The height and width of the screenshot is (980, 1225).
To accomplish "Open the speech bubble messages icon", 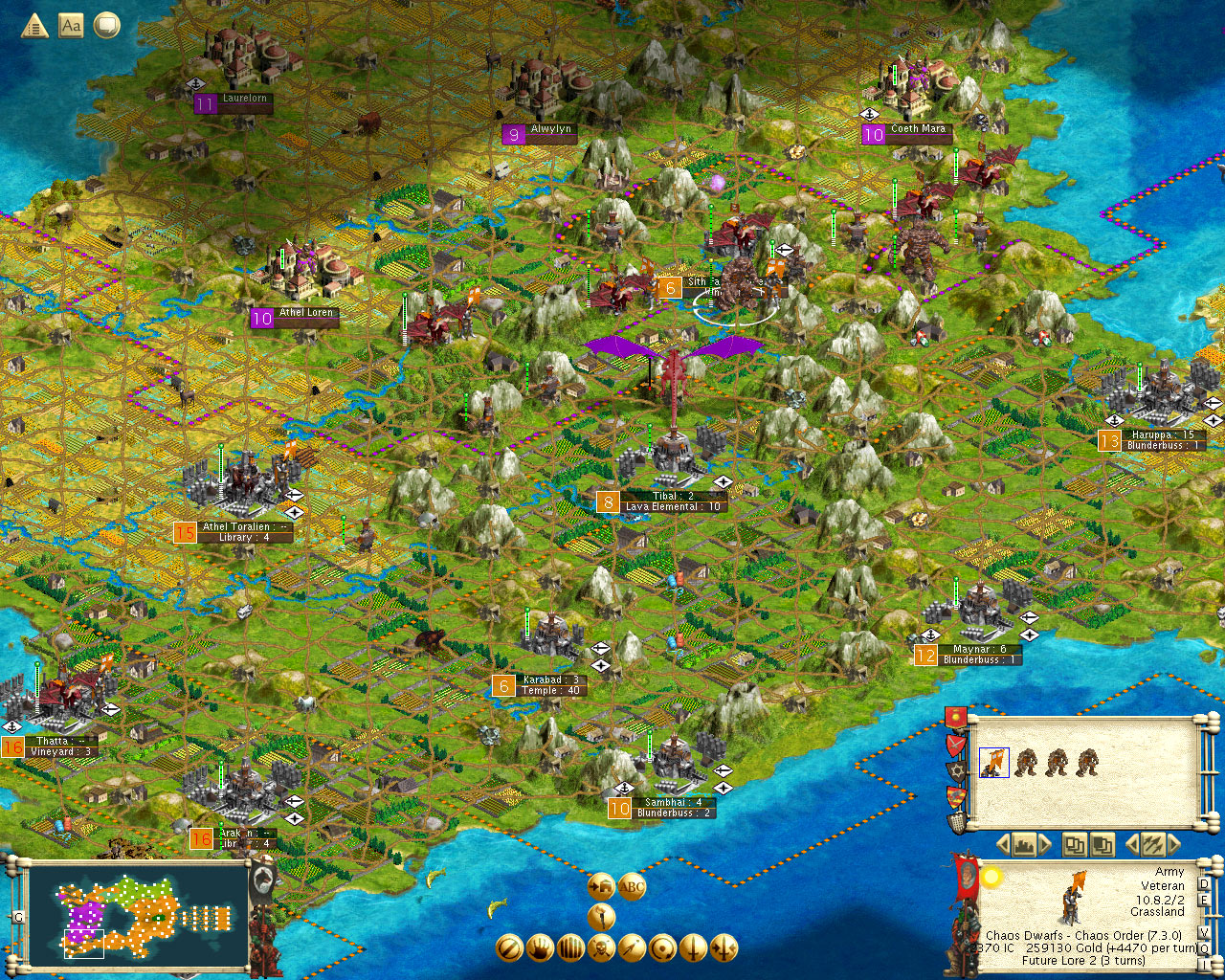I will click(x=106, y=26).
